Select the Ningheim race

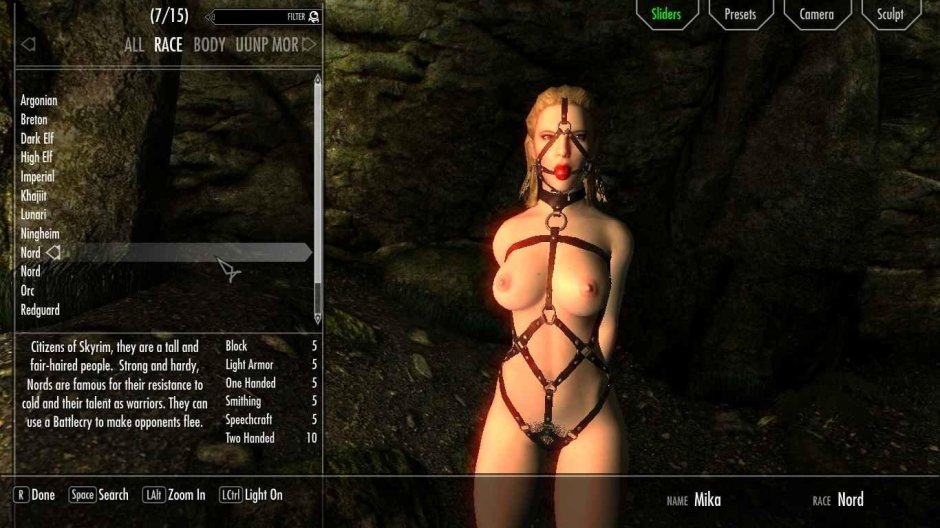38,234
